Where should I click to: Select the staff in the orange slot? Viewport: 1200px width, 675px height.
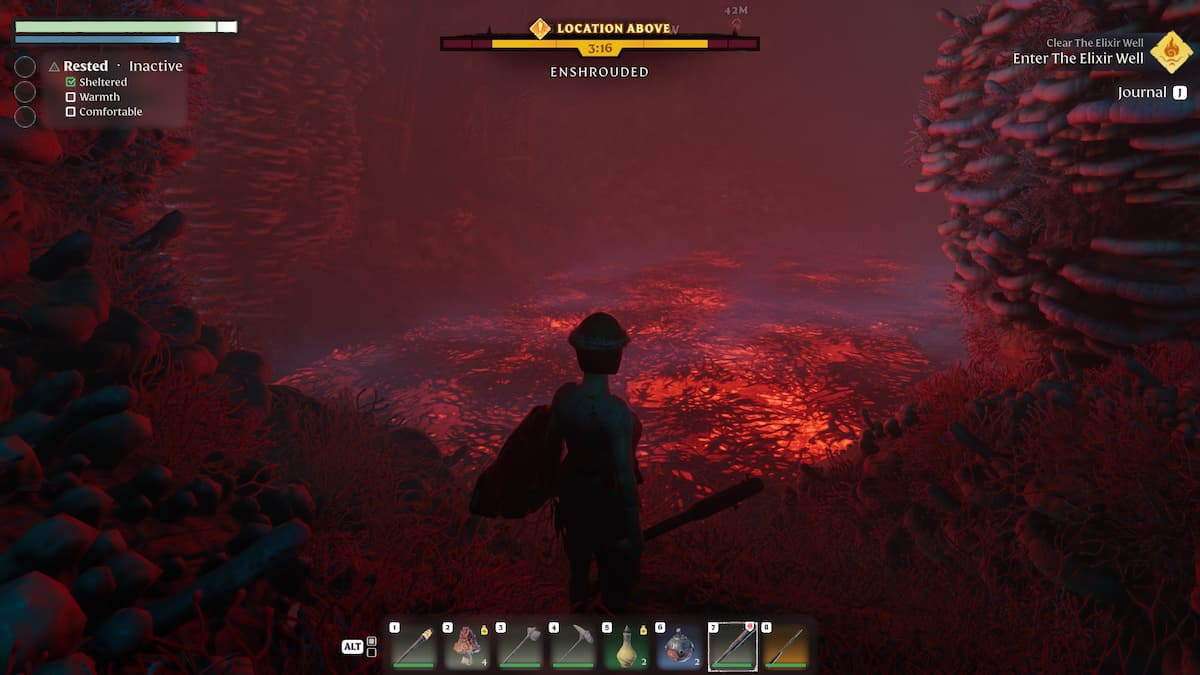point(786,647)
